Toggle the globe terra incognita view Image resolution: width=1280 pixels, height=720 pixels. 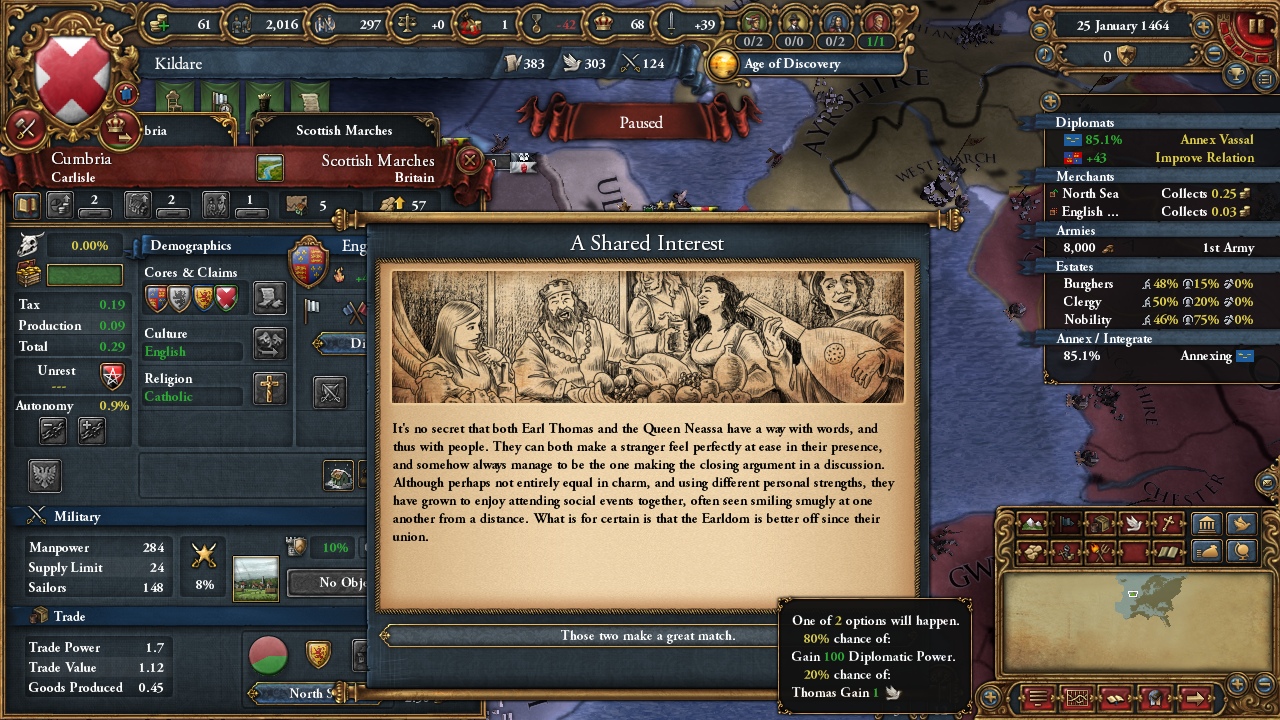coord(1241,552)
